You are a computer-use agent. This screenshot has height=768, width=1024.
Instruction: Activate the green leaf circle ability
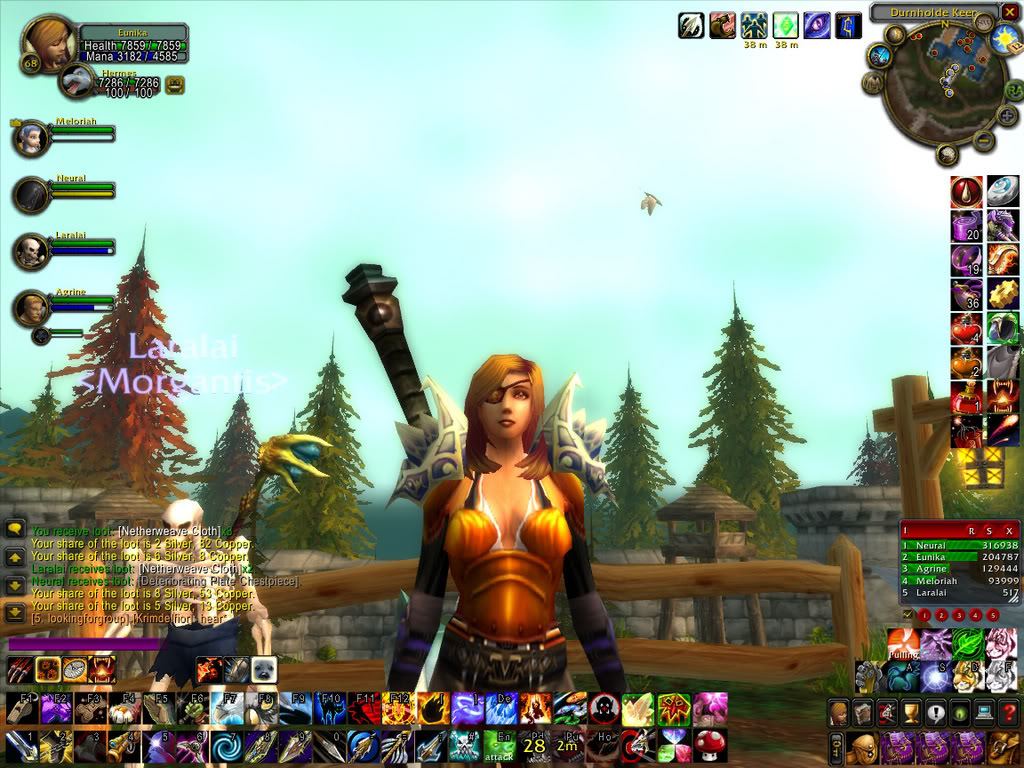coord(966,643)
